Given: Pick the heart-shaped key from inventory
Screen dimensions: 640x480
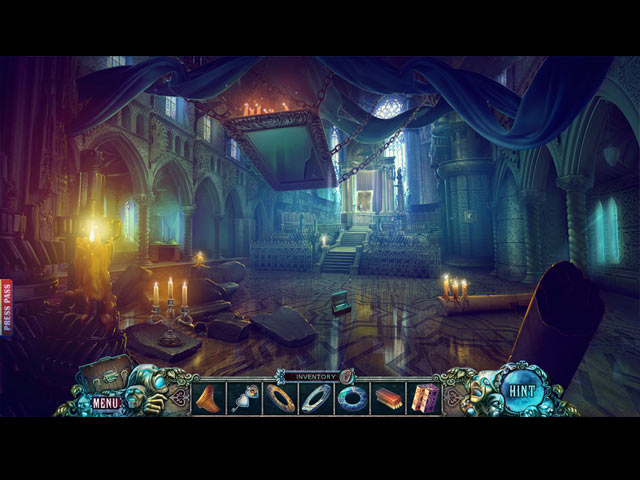Looking at the screenshot, I should [x=245, y=398].
